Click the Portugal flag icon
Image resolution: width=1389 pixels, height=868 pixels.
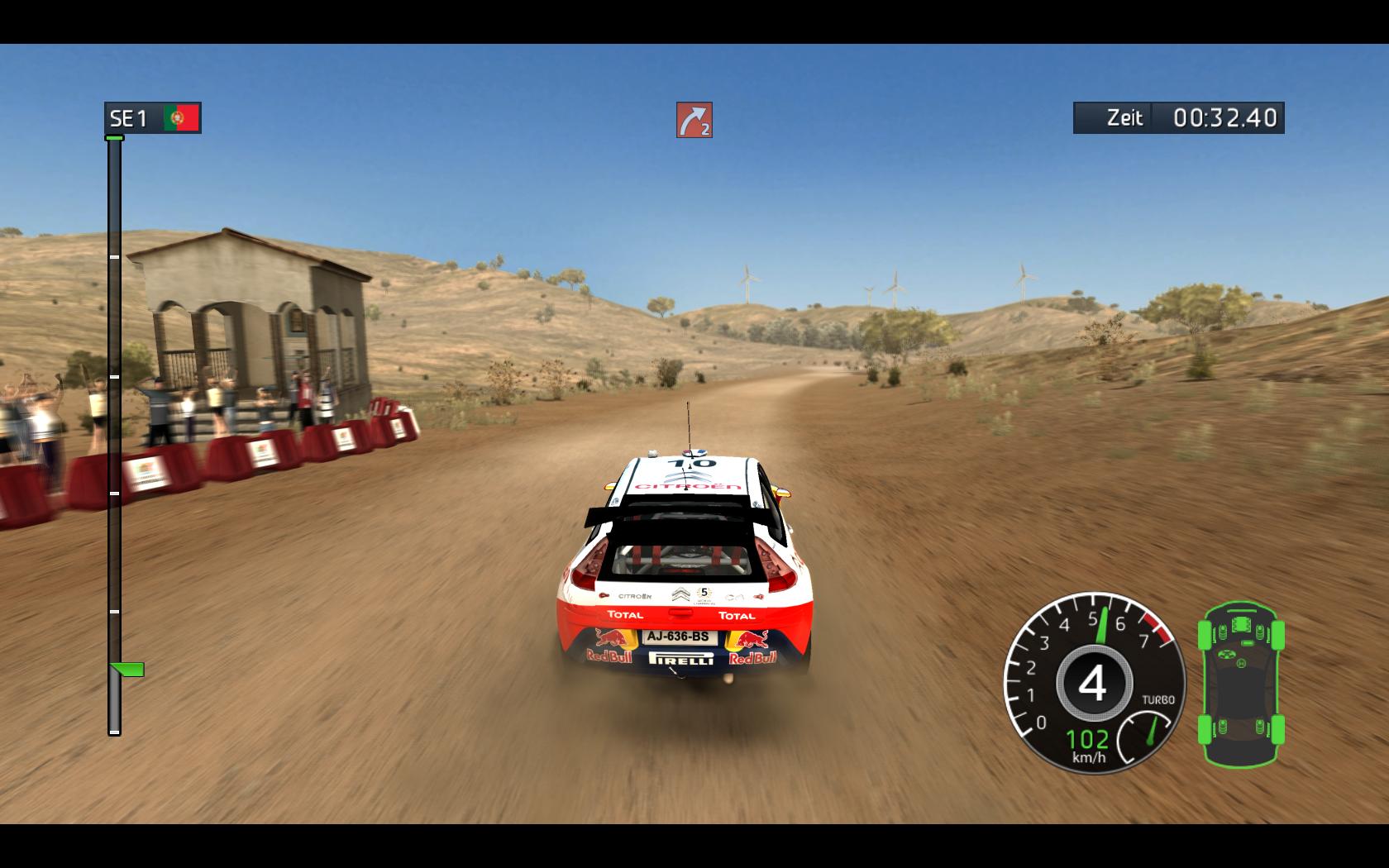182,118
